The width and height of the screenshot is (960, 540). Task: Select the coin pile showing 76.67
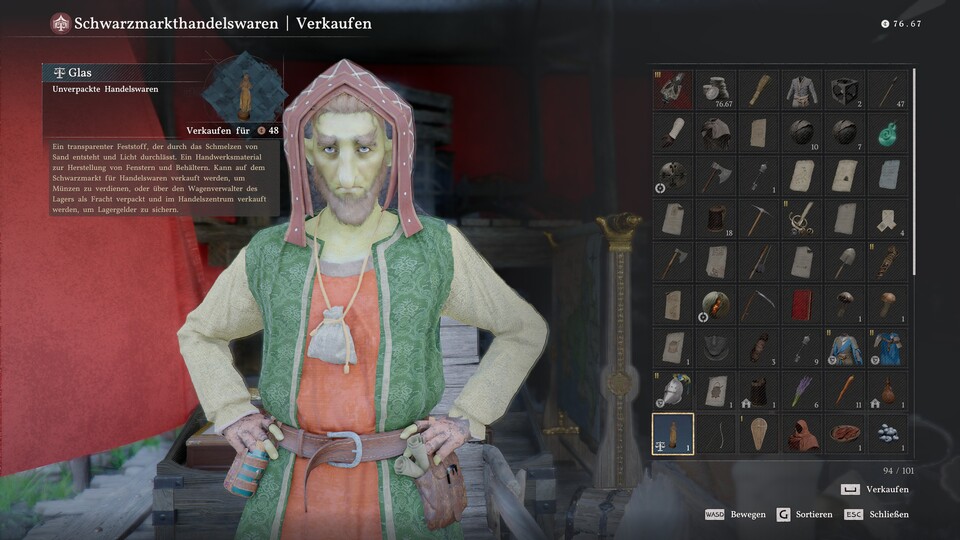coord(716,89)
